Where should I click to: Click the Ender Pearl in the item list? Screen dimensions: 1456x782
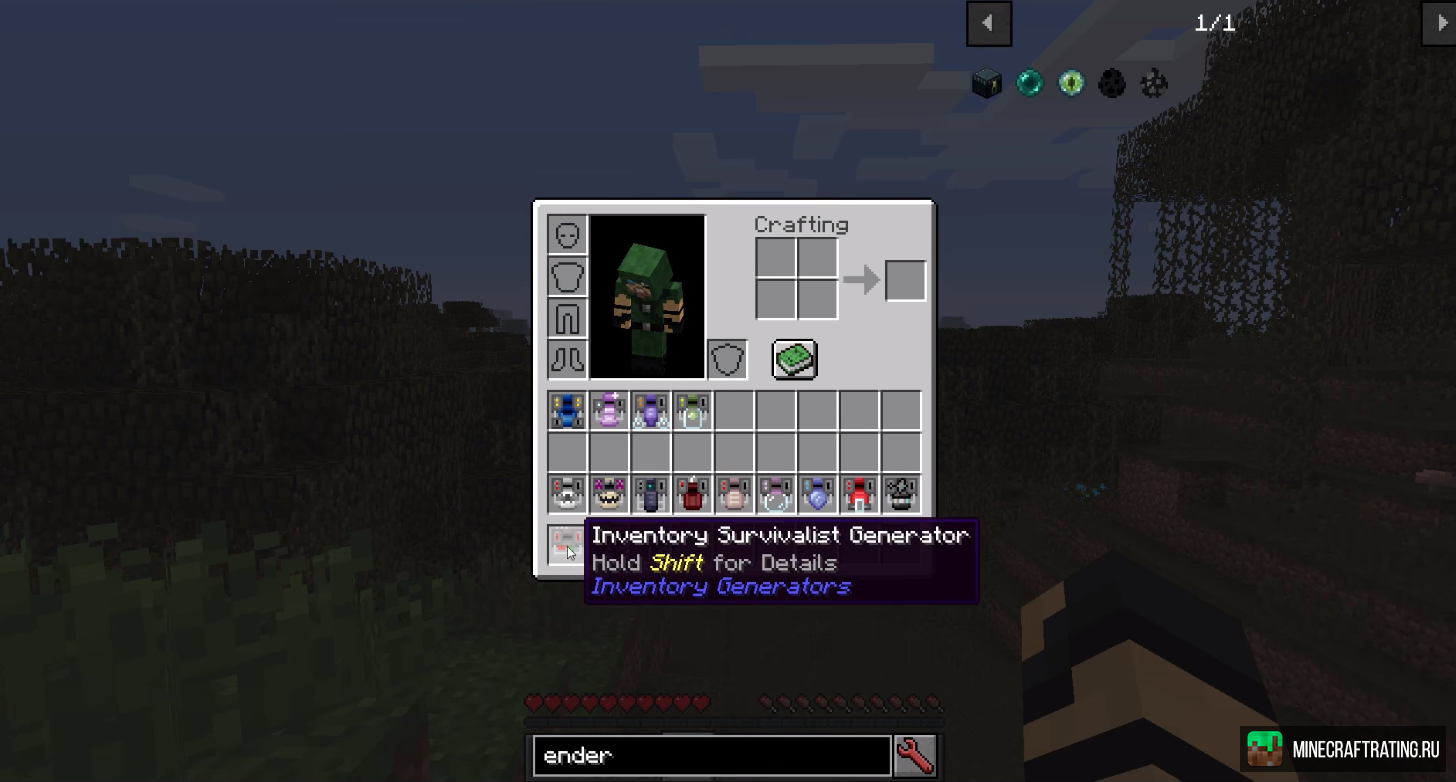[1029, 83]
